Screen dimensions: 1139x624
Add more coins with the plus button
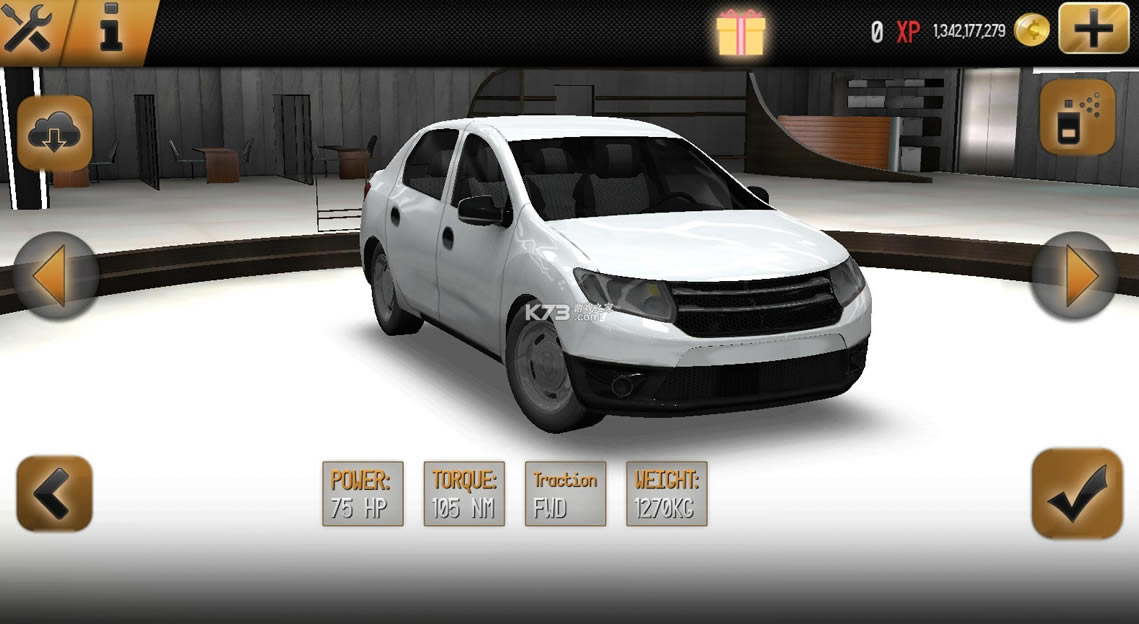[1093, 30]
